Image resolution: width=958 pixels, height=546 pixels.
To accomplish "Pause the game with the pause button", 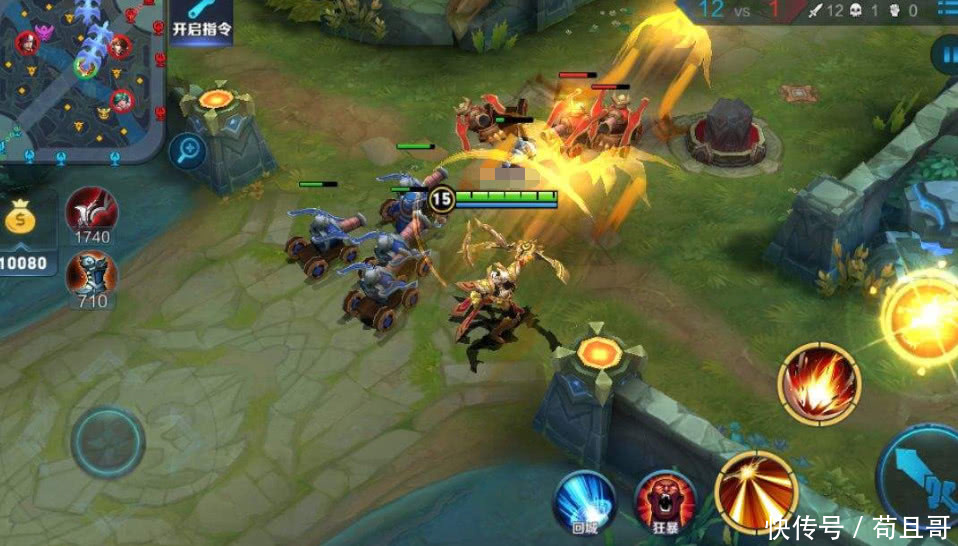I will click(x=946, y=55).
